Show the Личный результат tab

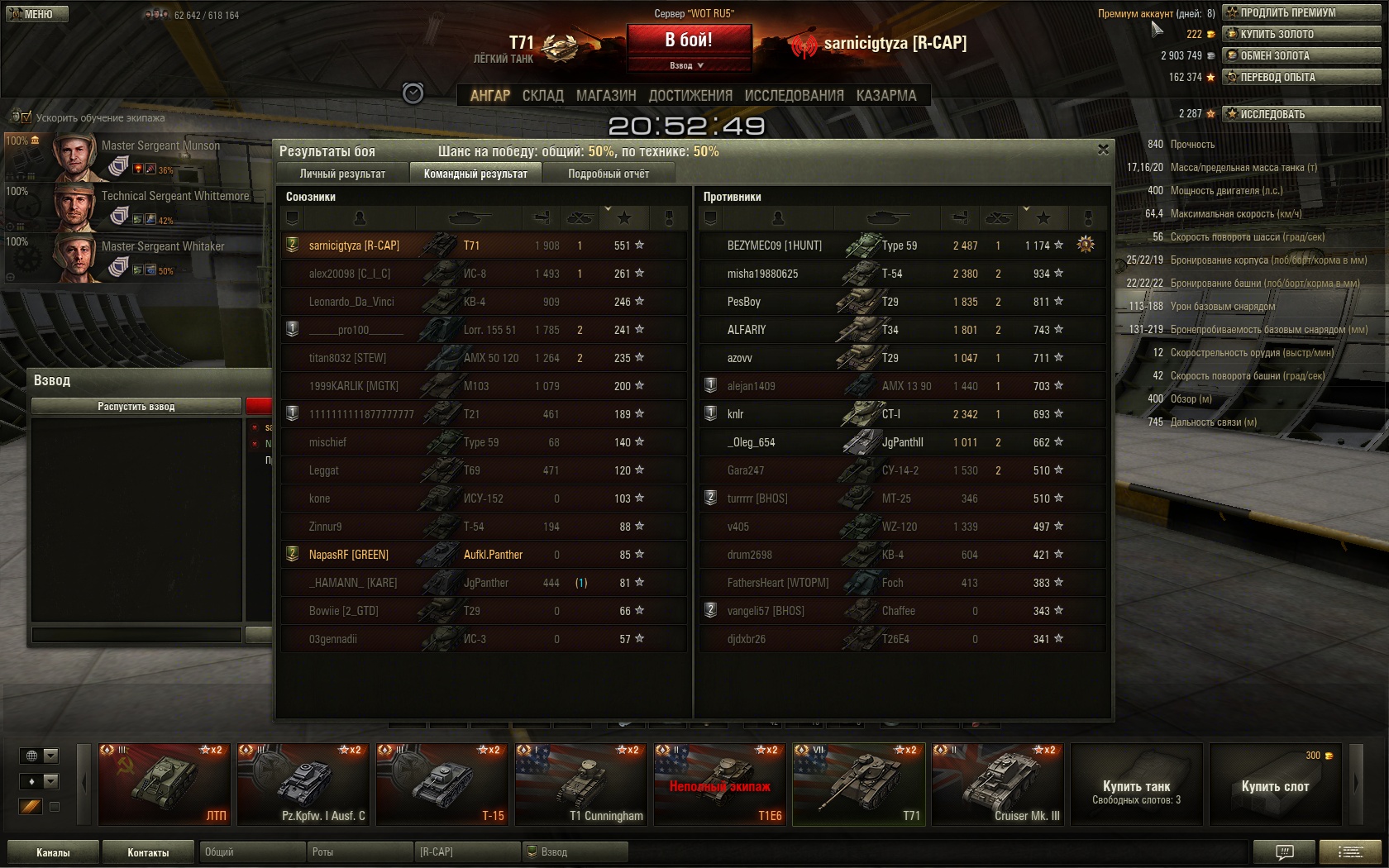342,174
